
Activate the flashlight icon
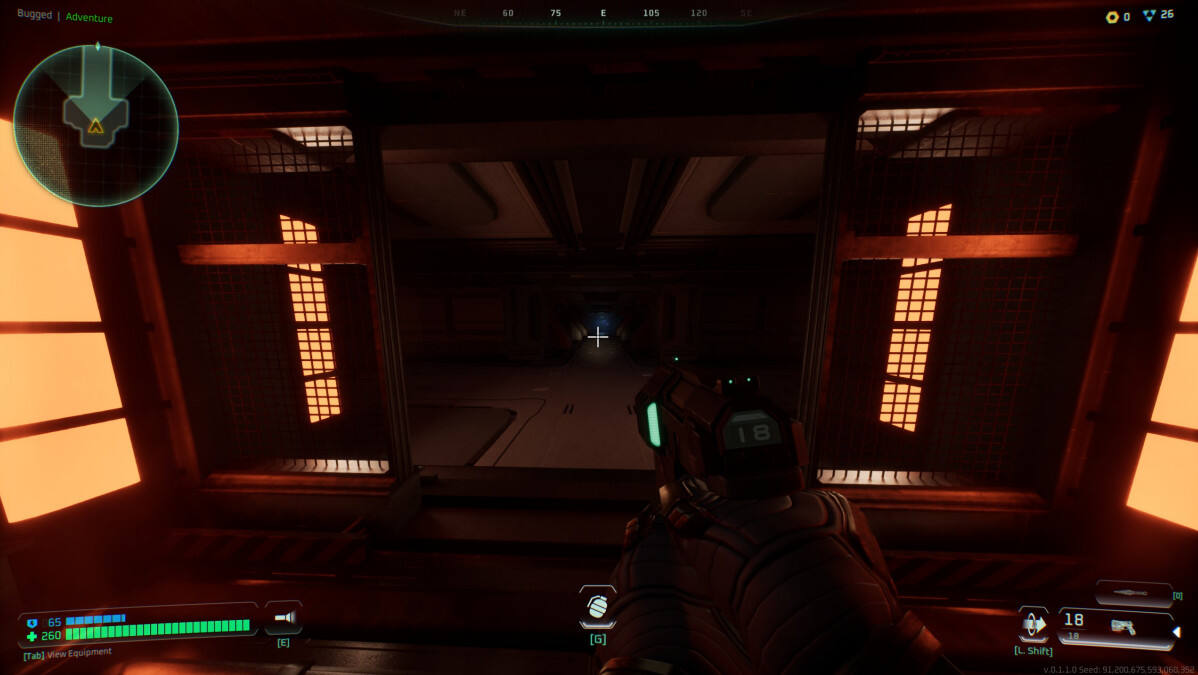coord(283,617)
